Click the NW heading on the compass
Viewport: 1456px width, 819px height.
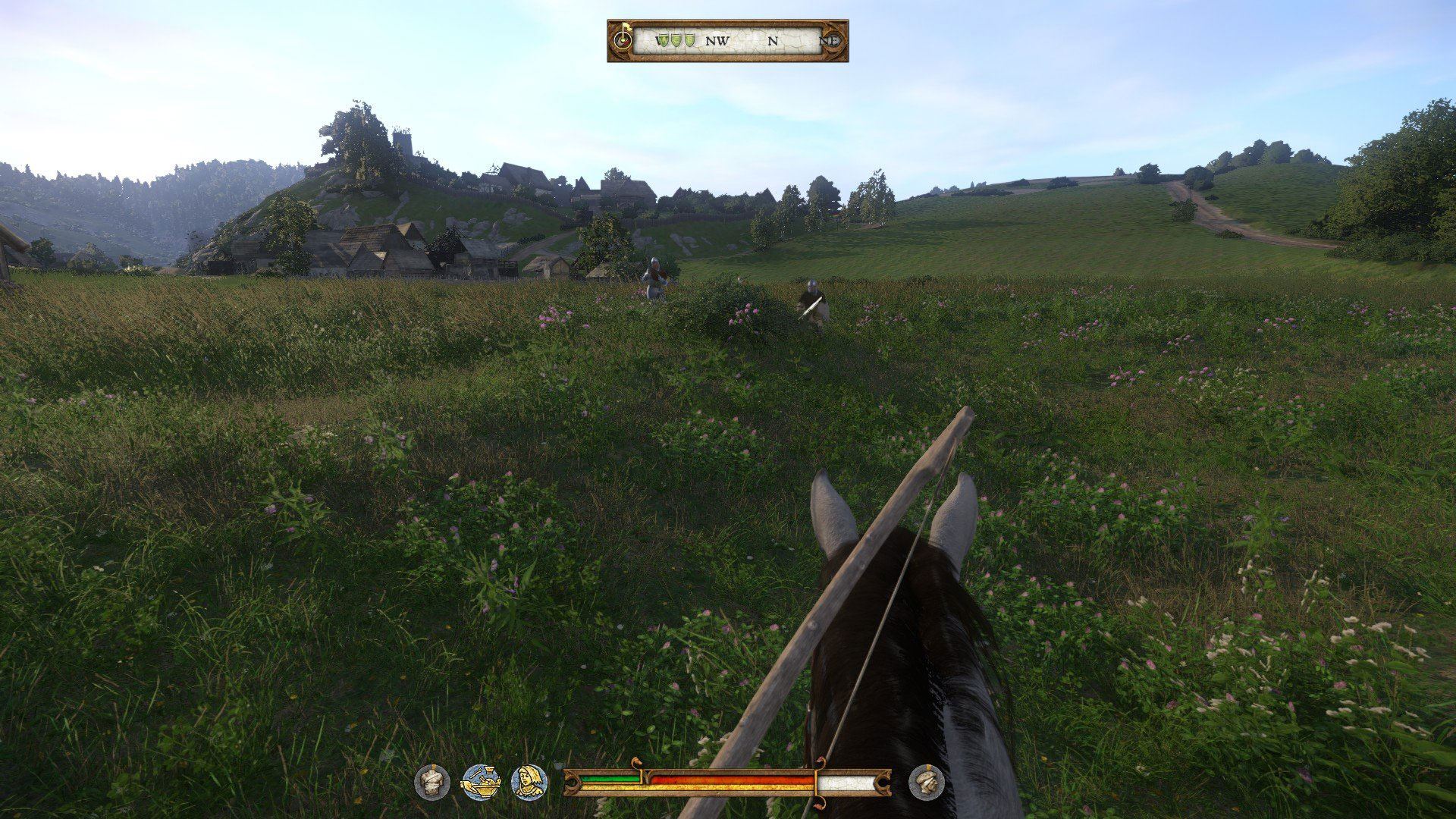(x=717, y=41)
